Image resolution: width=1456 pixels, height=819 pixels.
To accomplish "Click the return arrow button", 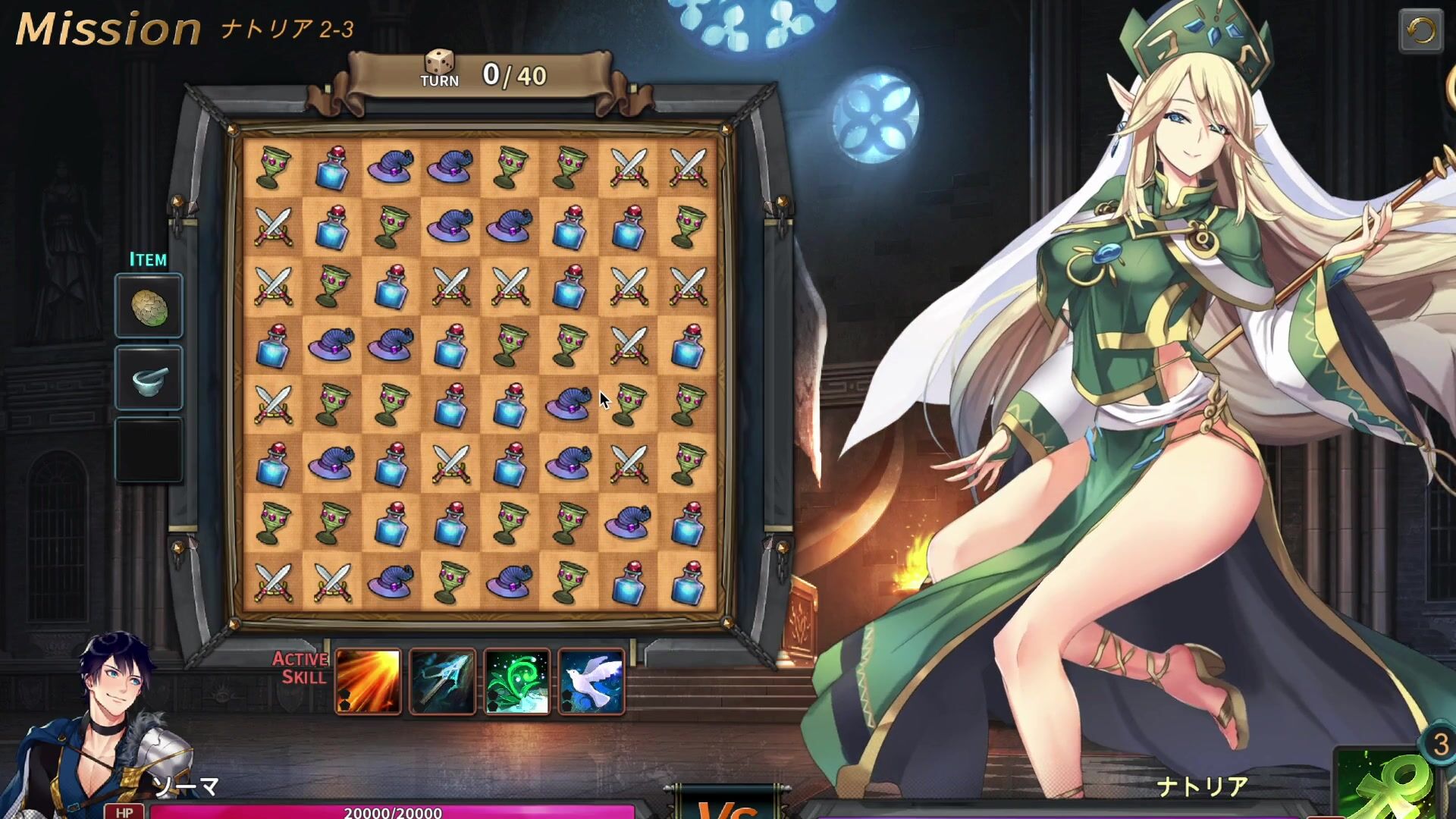I will [x=1420, y=31].
